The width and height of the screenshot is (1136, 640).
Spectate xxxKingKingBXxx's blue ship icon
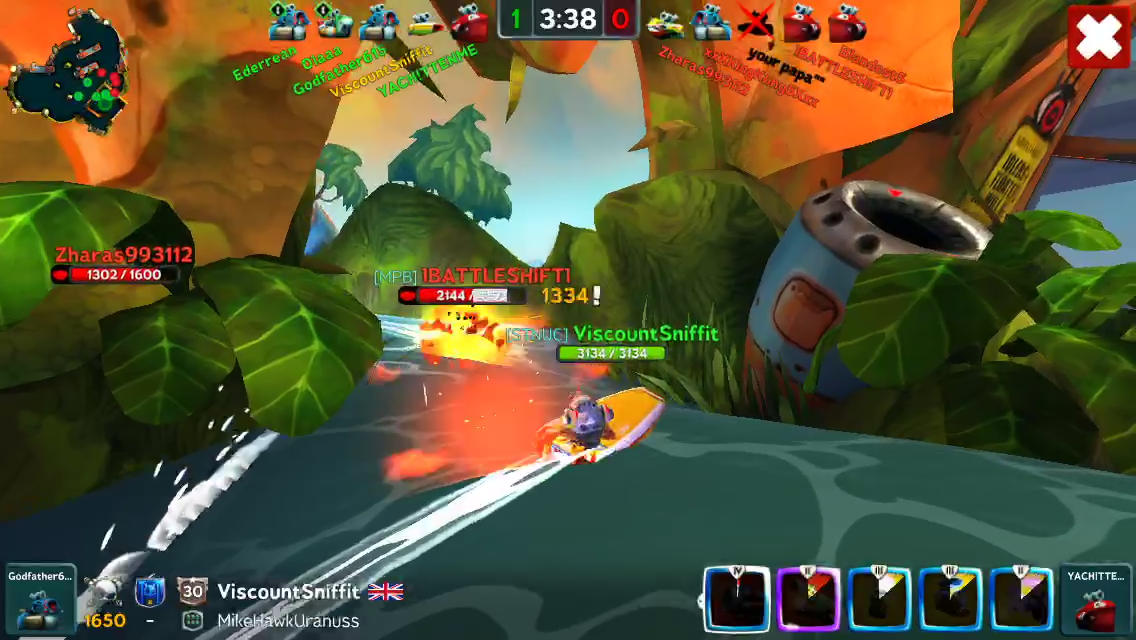(710, 22)
